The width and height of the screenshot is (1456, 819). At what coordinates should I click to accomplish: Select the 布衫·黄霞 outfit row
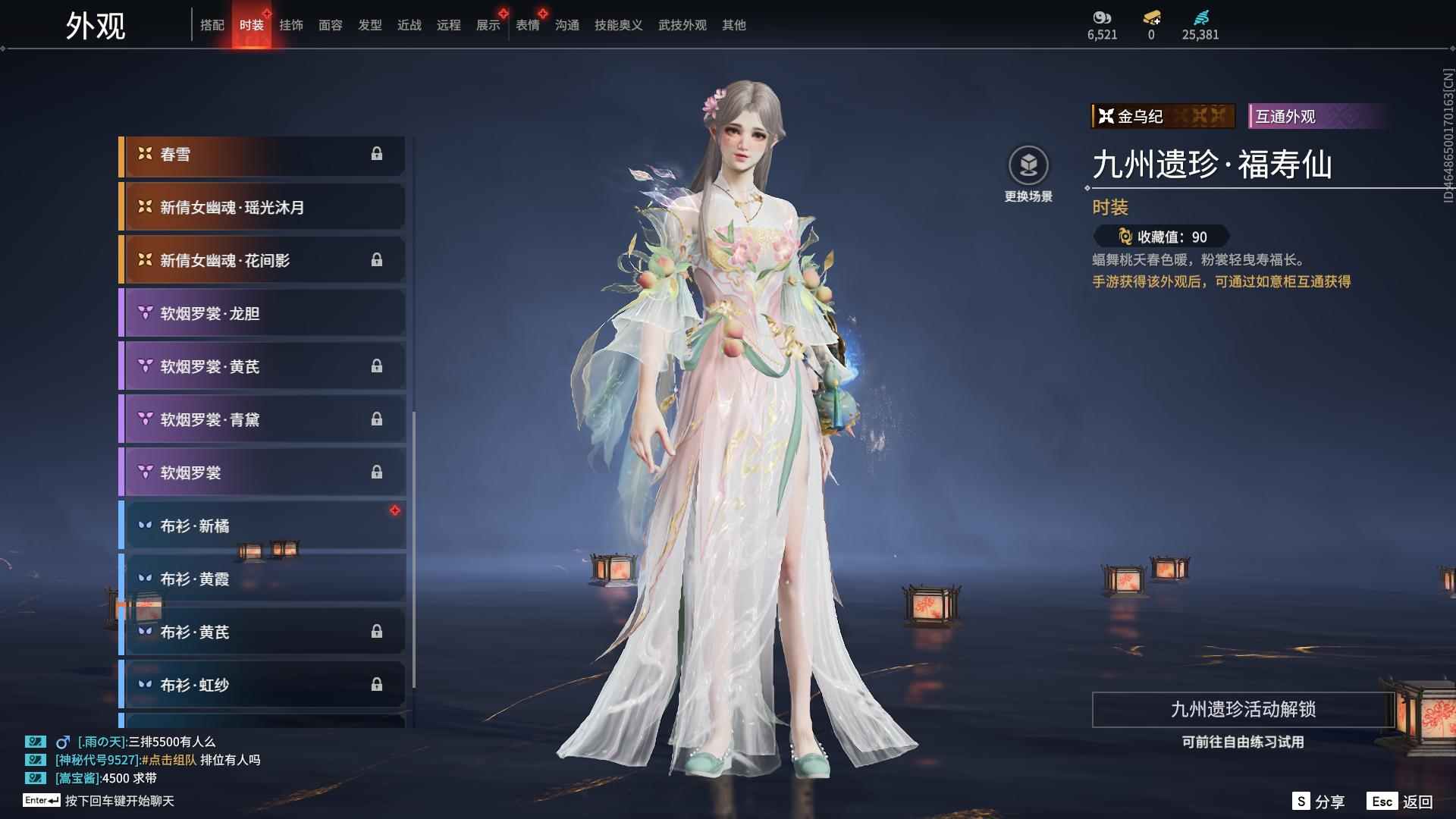click(x=262, y=579)
